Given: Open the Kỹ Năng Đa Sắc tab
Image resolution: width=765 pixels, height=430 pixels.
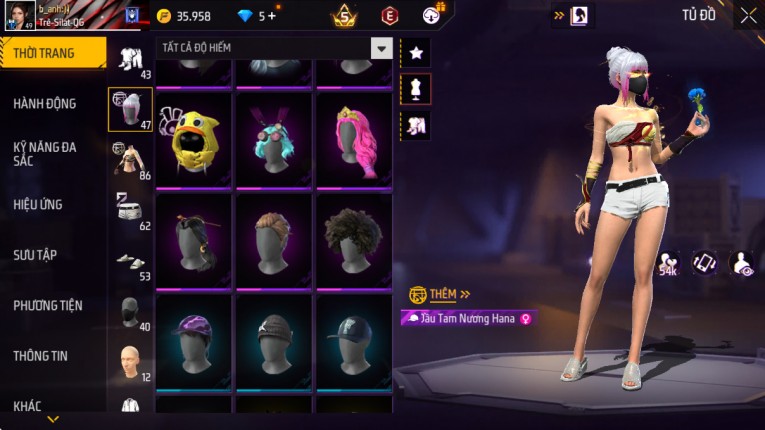Looking at the screenshot, I should [45, 153].
